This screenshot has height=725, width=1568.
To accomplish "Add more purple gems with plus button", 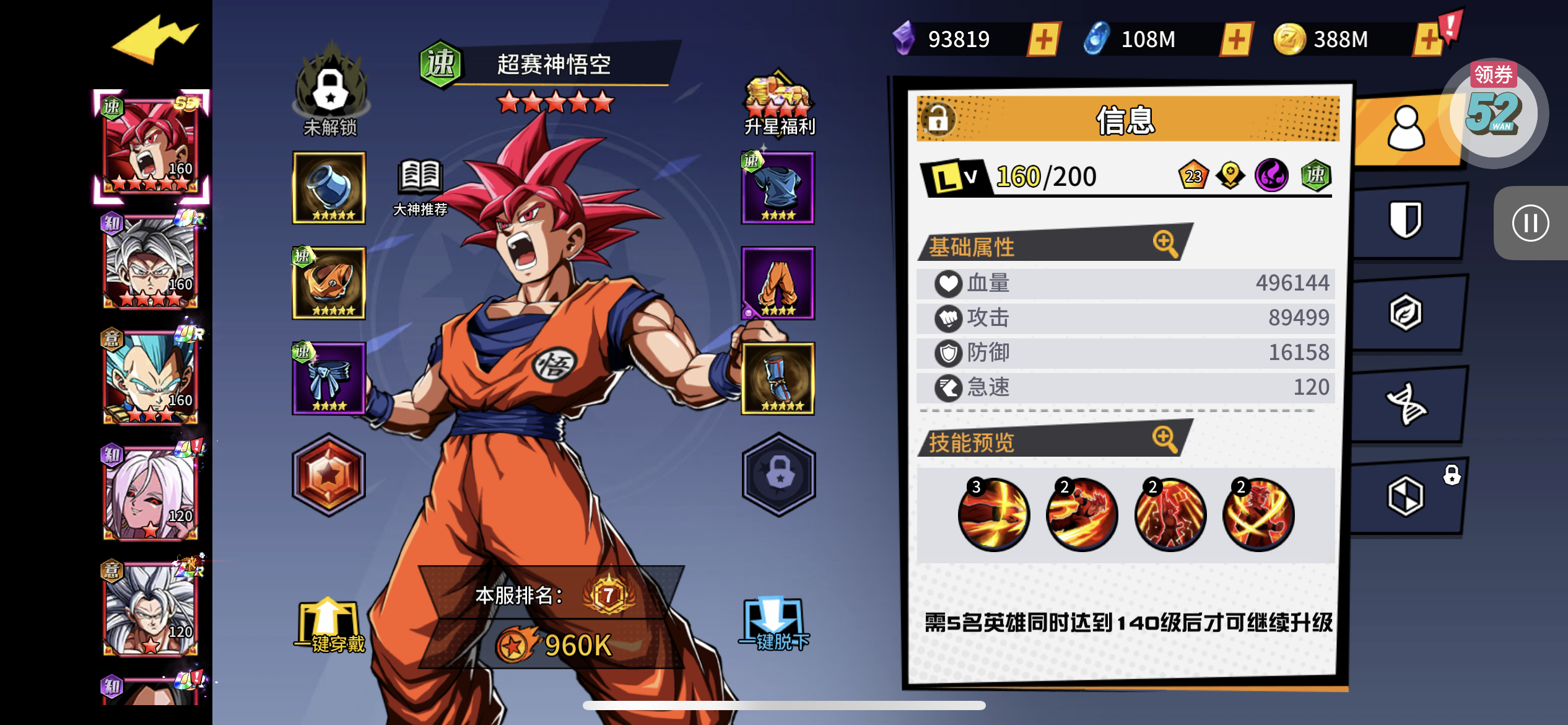I will click(1043, 40).
